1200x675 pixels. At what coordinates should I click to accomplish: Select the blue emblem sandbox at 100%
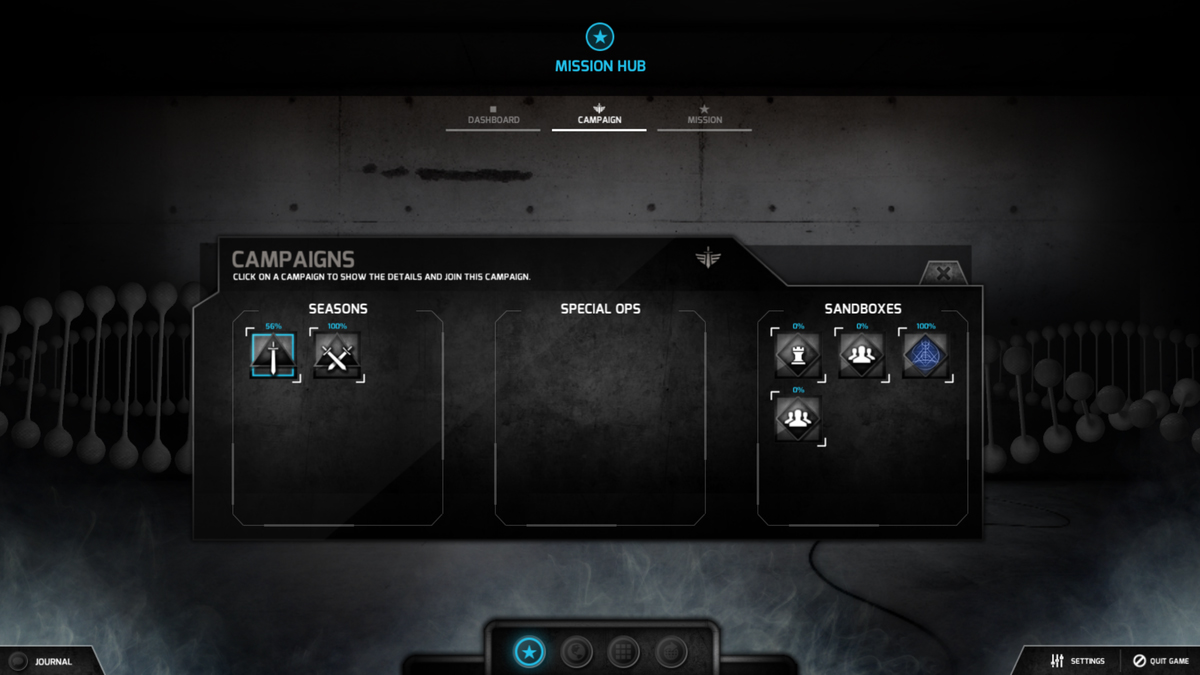click(x=925, y=355)
